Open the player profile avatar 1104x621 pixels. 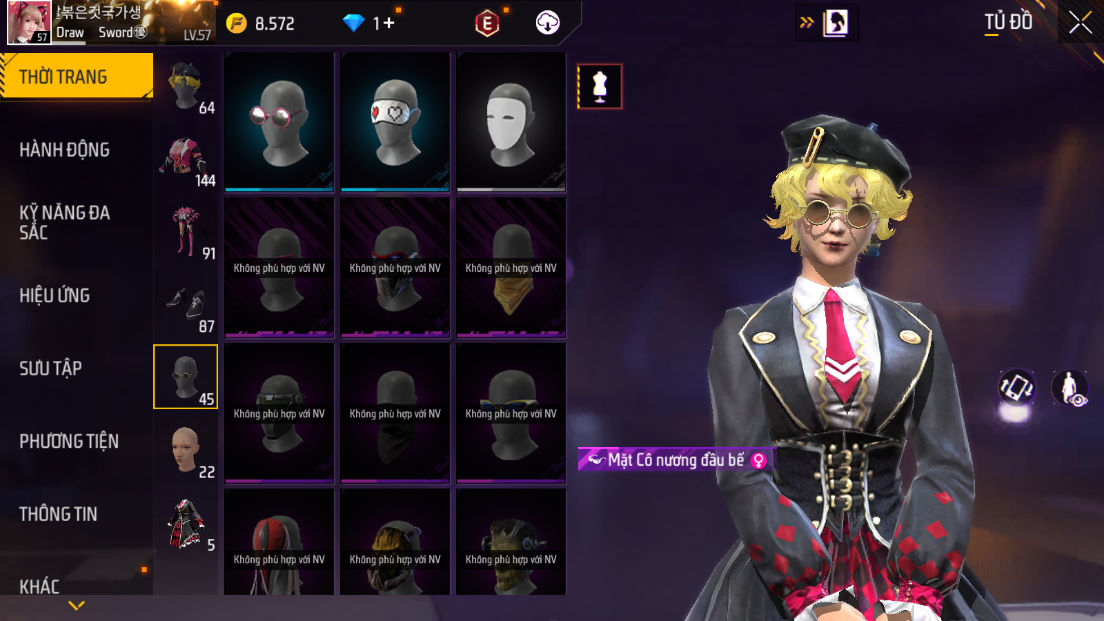pyautogui.click(x=29, y=22)
